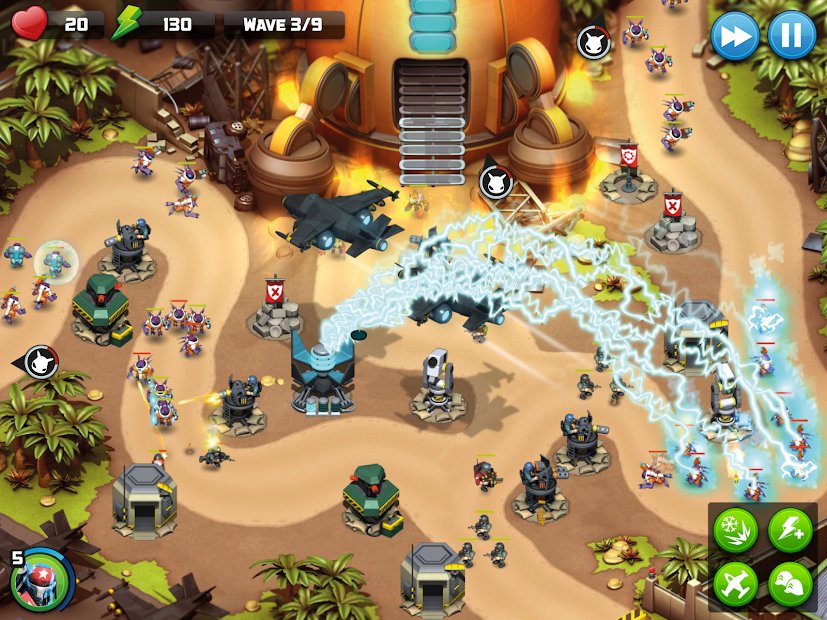Use the lightning bolt plus ability

pyautogui.click(x=790, y=530)
